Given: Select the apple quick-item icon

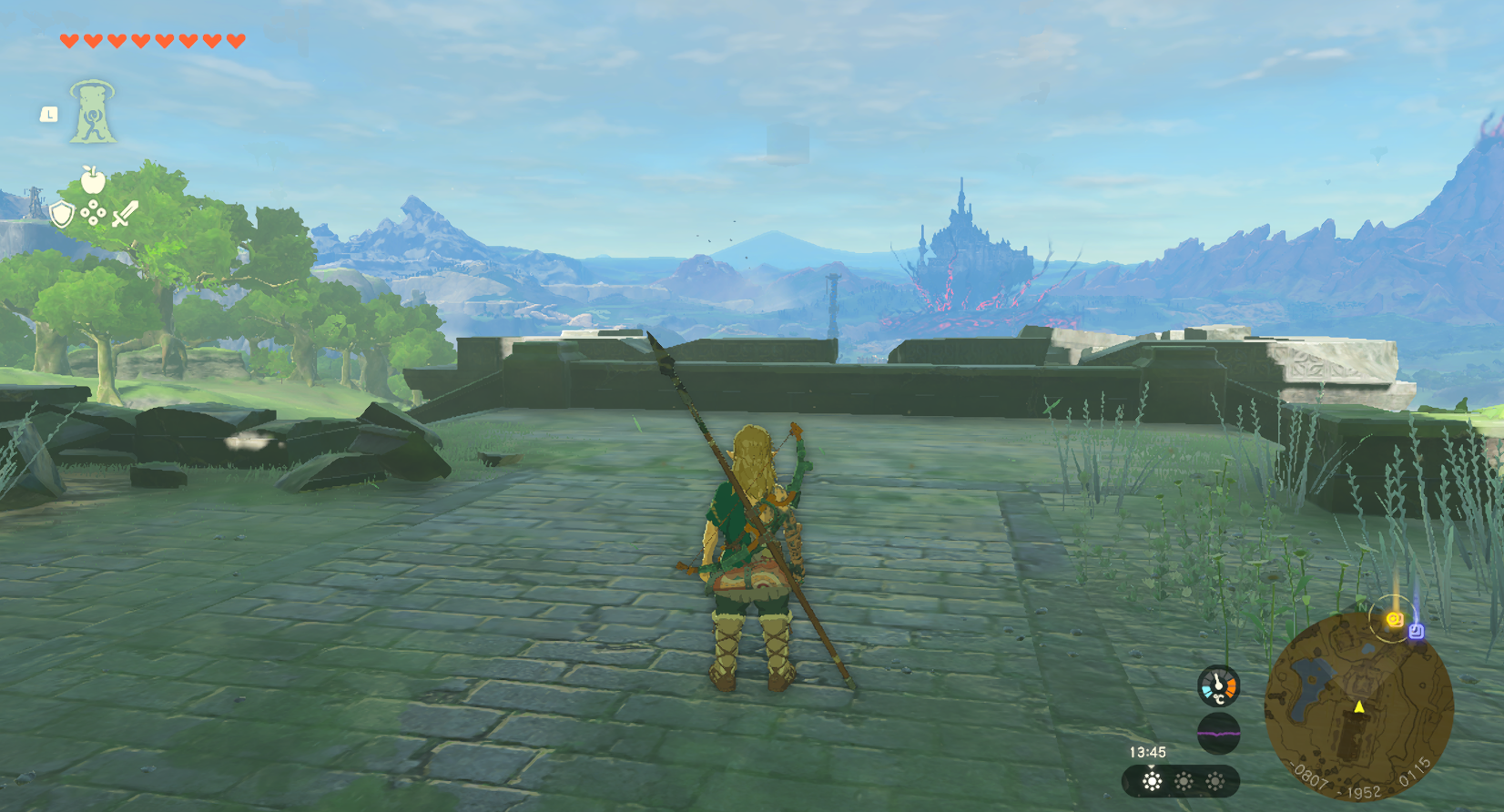Looking at the screenshot, I should tap(92, 179).
